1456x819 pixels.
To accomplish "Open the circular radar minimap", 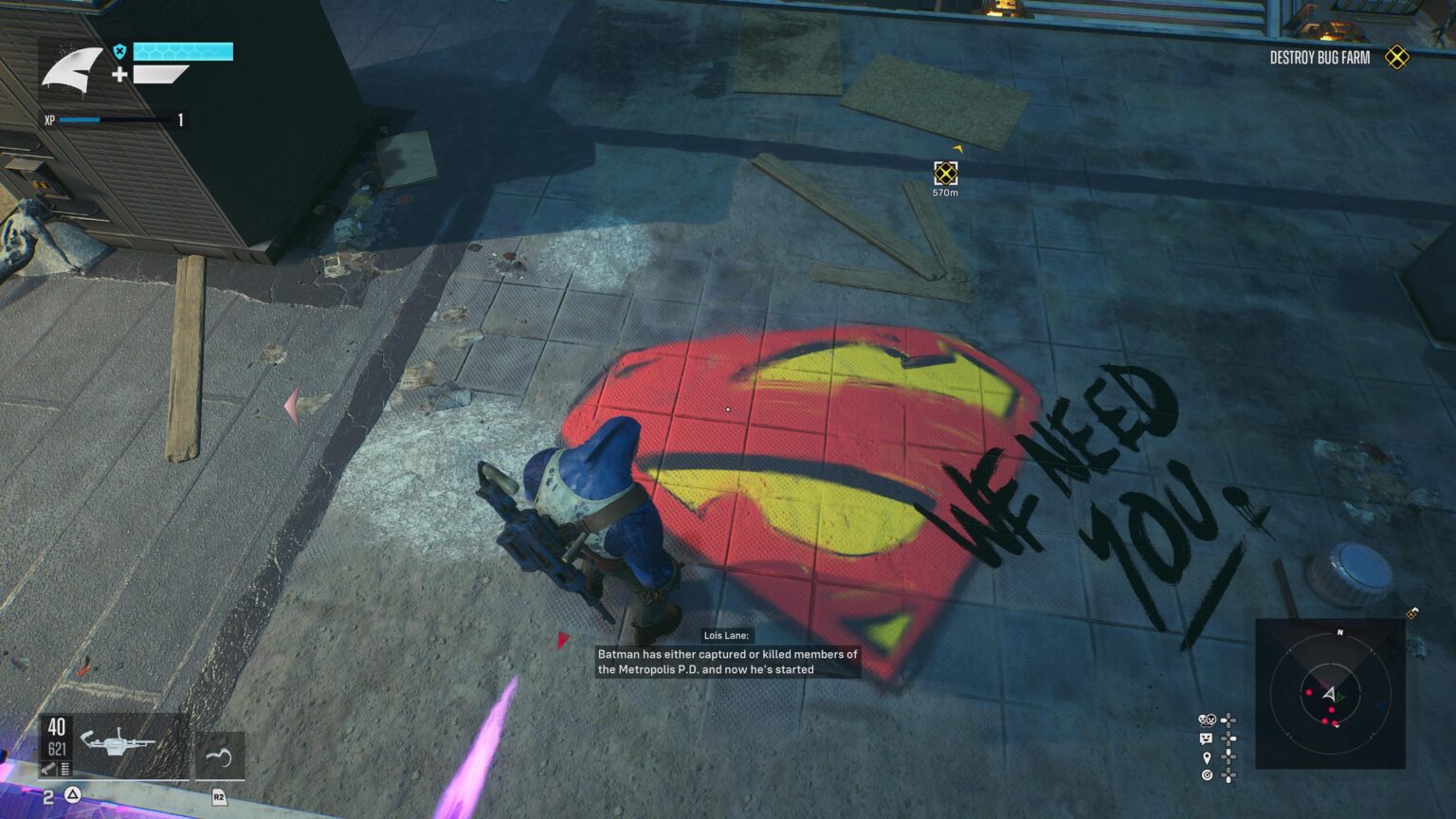I will point(1329,694).
